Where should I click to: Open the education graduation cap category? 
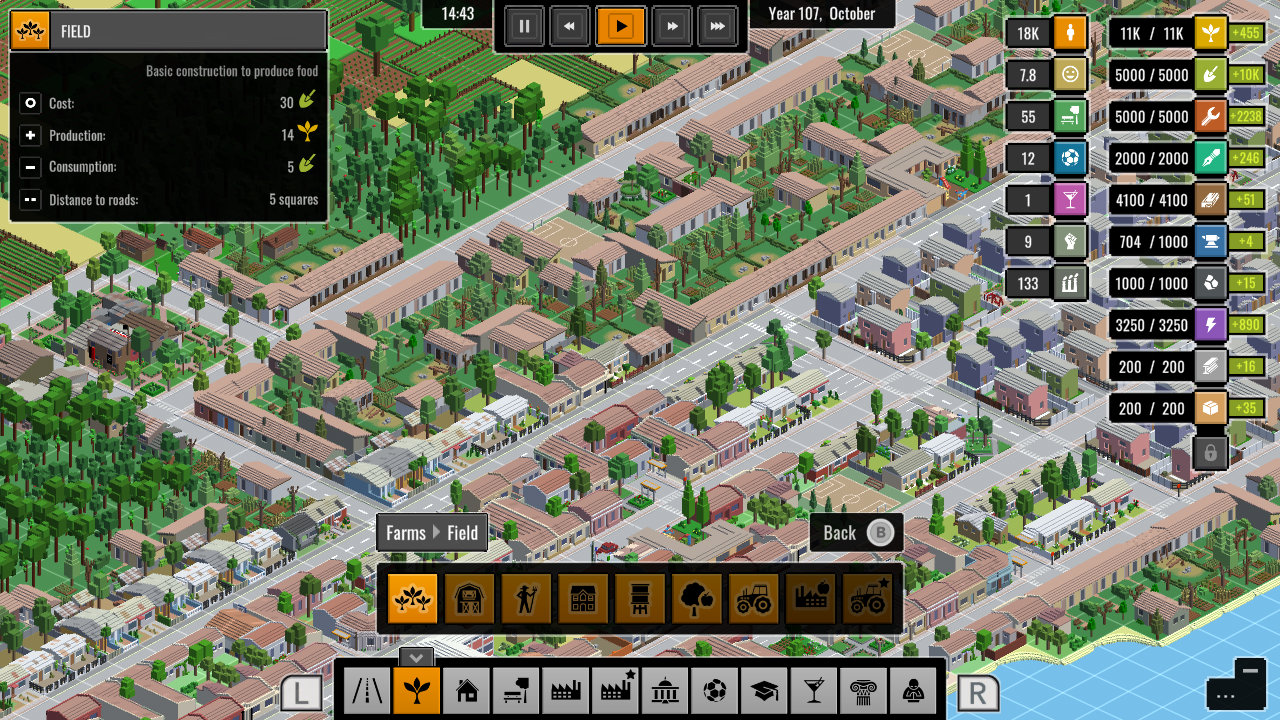coord(766,690)
